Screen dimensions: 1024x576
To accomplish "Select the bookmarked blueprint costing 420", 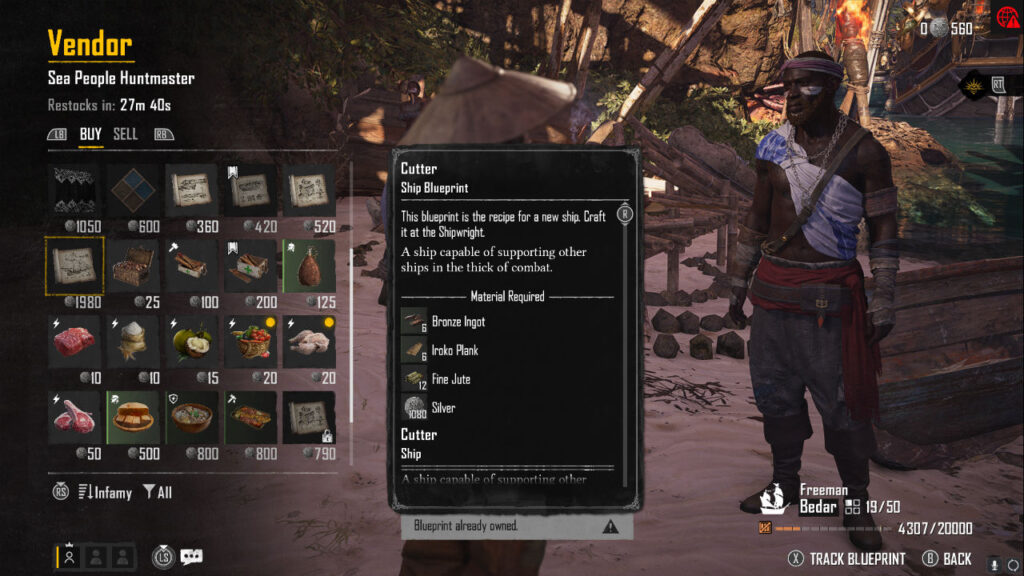I will (249, 190).
